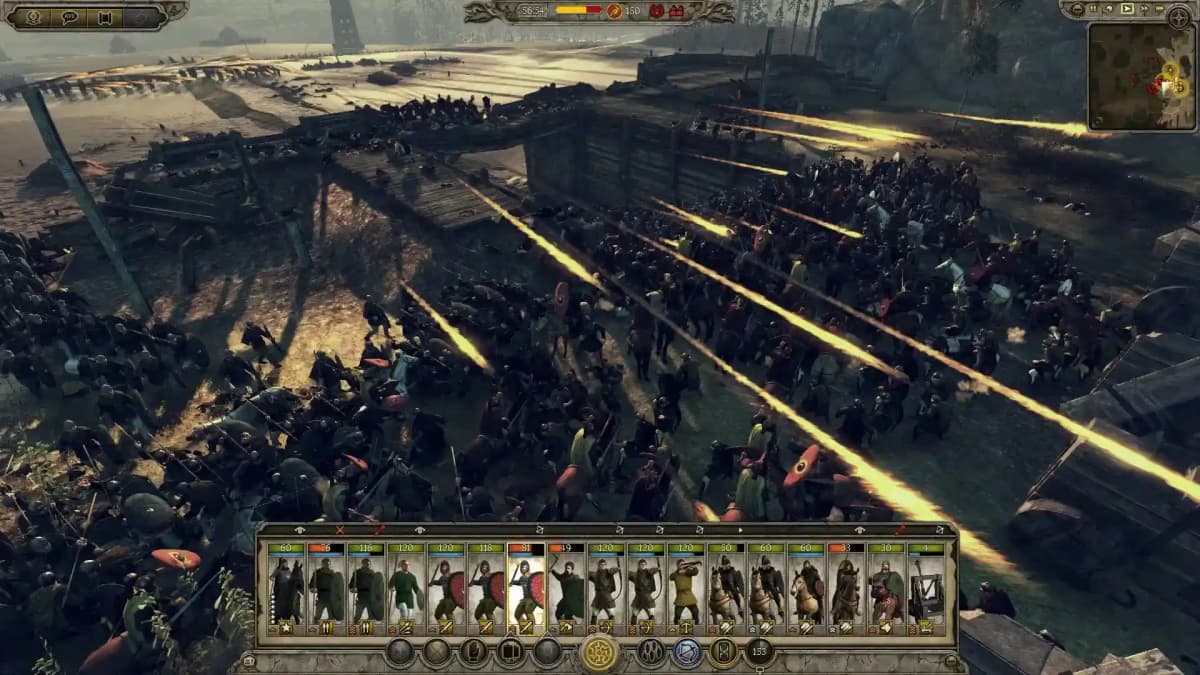The height and width of the screenshot is (675, 1200).
Task: Click the round button showing 153
Action: [x=759, y=653]
